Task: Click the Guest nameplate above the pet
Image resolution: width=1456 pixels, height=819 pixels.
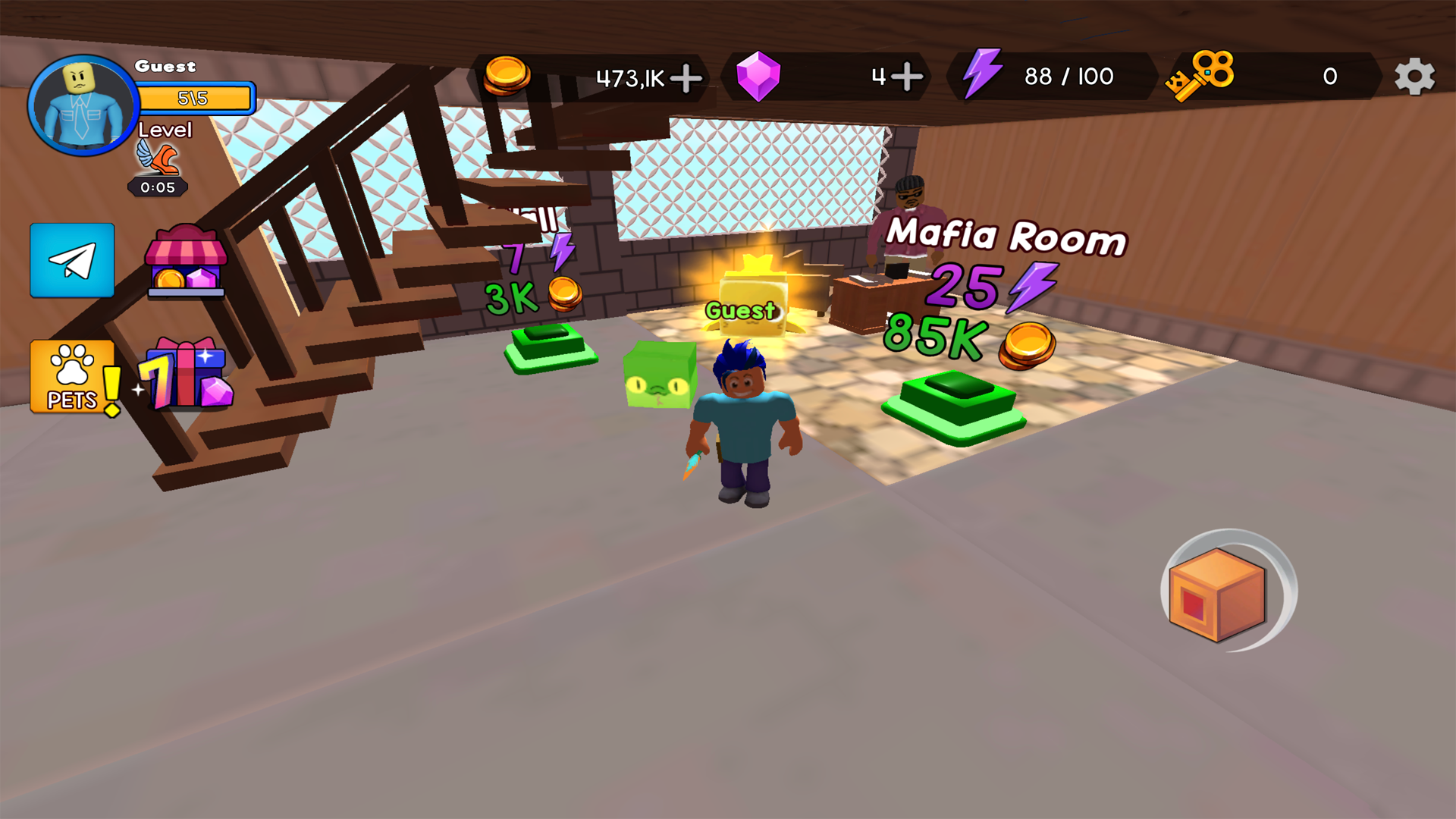Action: 739,309
